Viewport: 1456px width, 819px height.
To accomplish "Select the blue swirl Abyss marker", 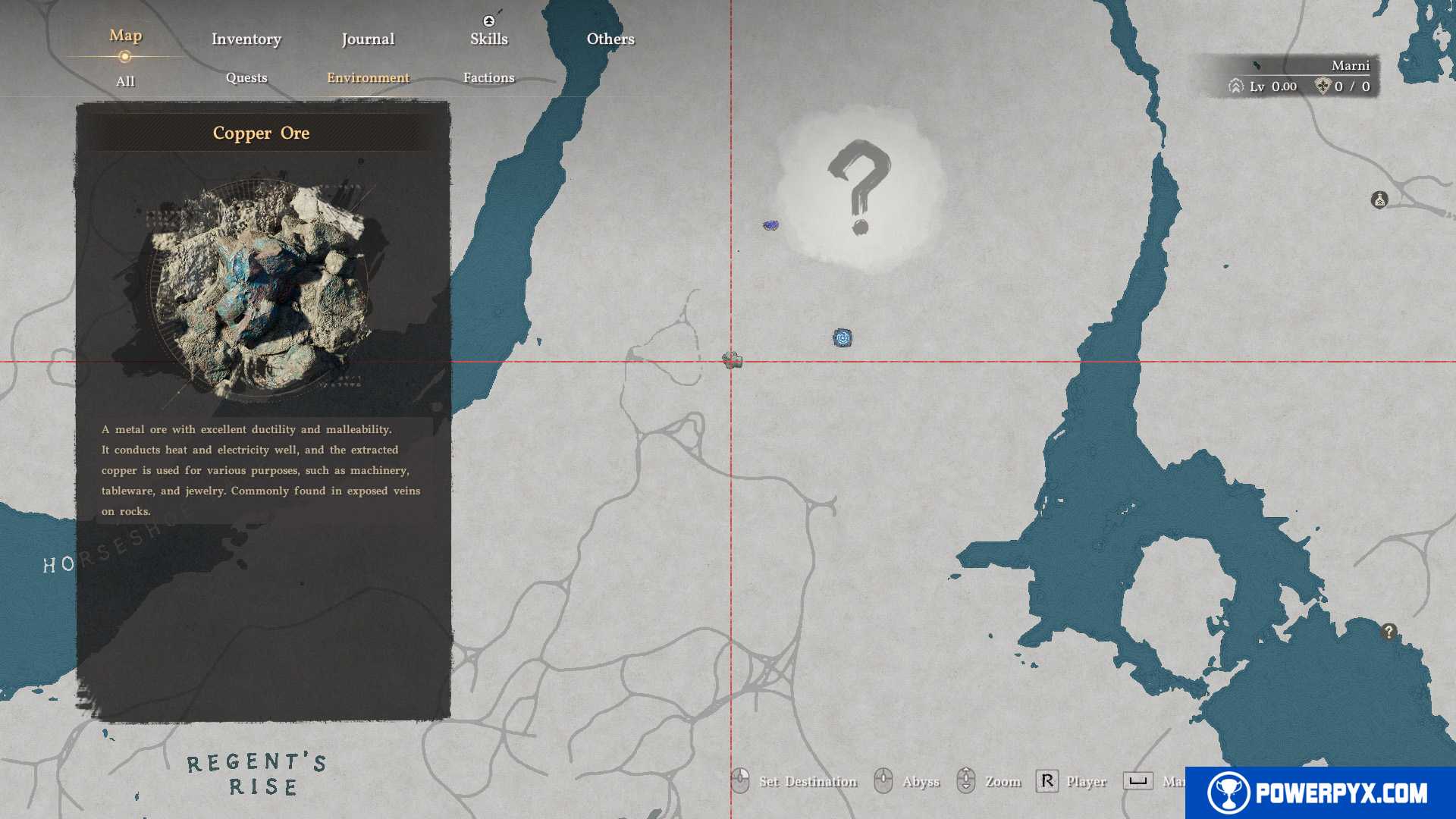I will click(842, 337).
